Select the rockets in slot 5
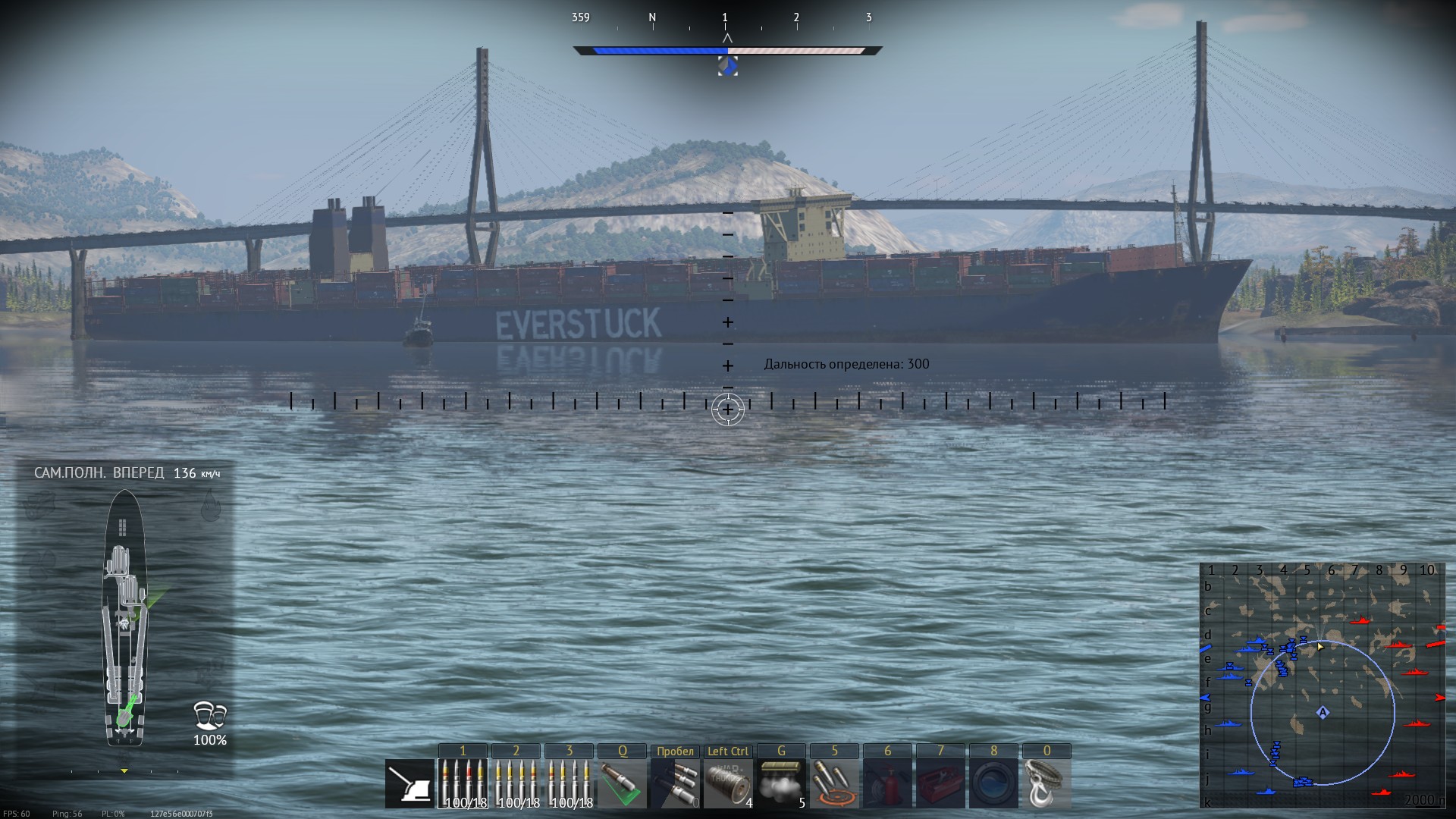 click(834, 781)
